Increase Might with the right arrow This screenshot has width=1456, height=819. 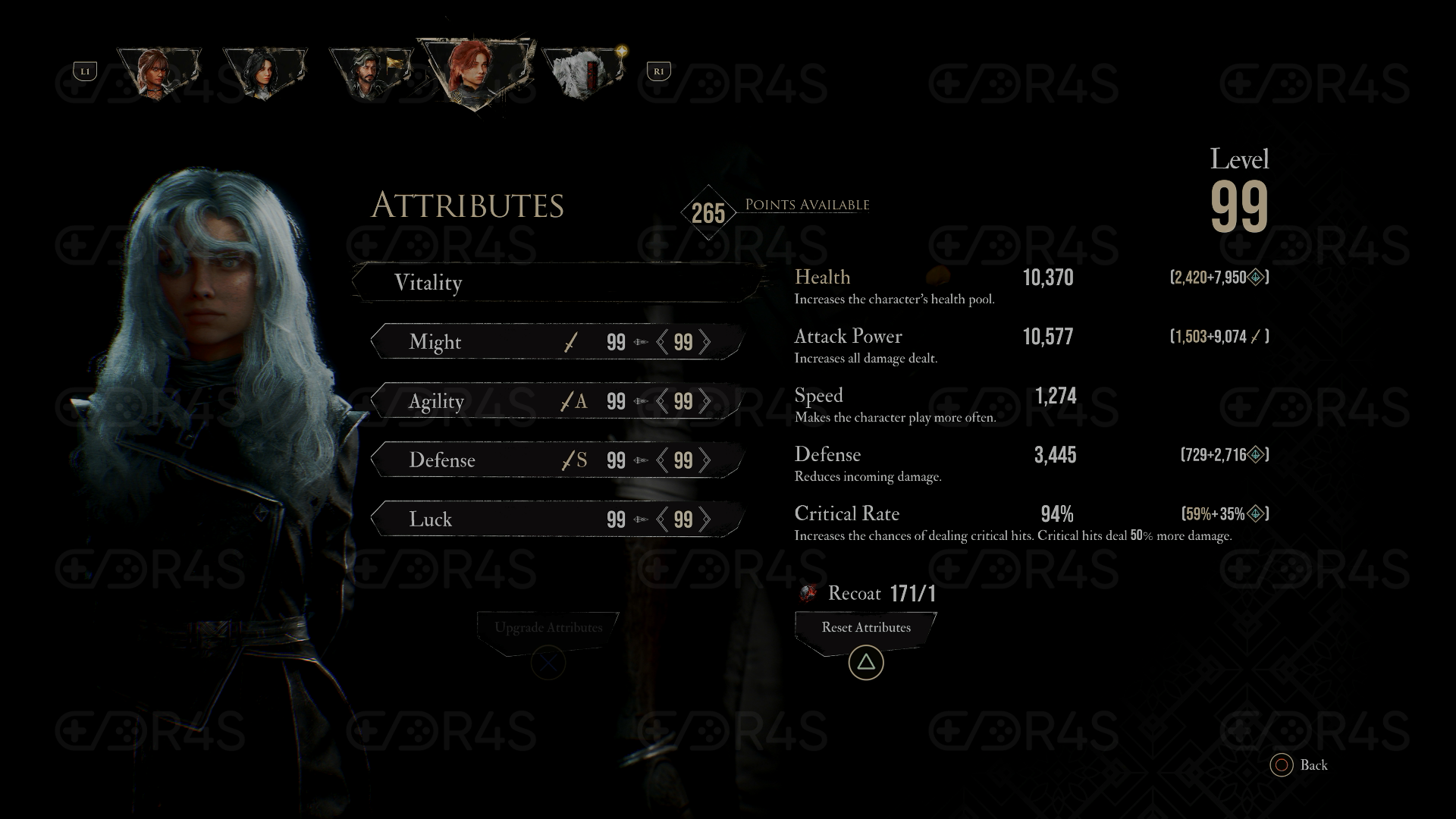[x=705, y=342]
